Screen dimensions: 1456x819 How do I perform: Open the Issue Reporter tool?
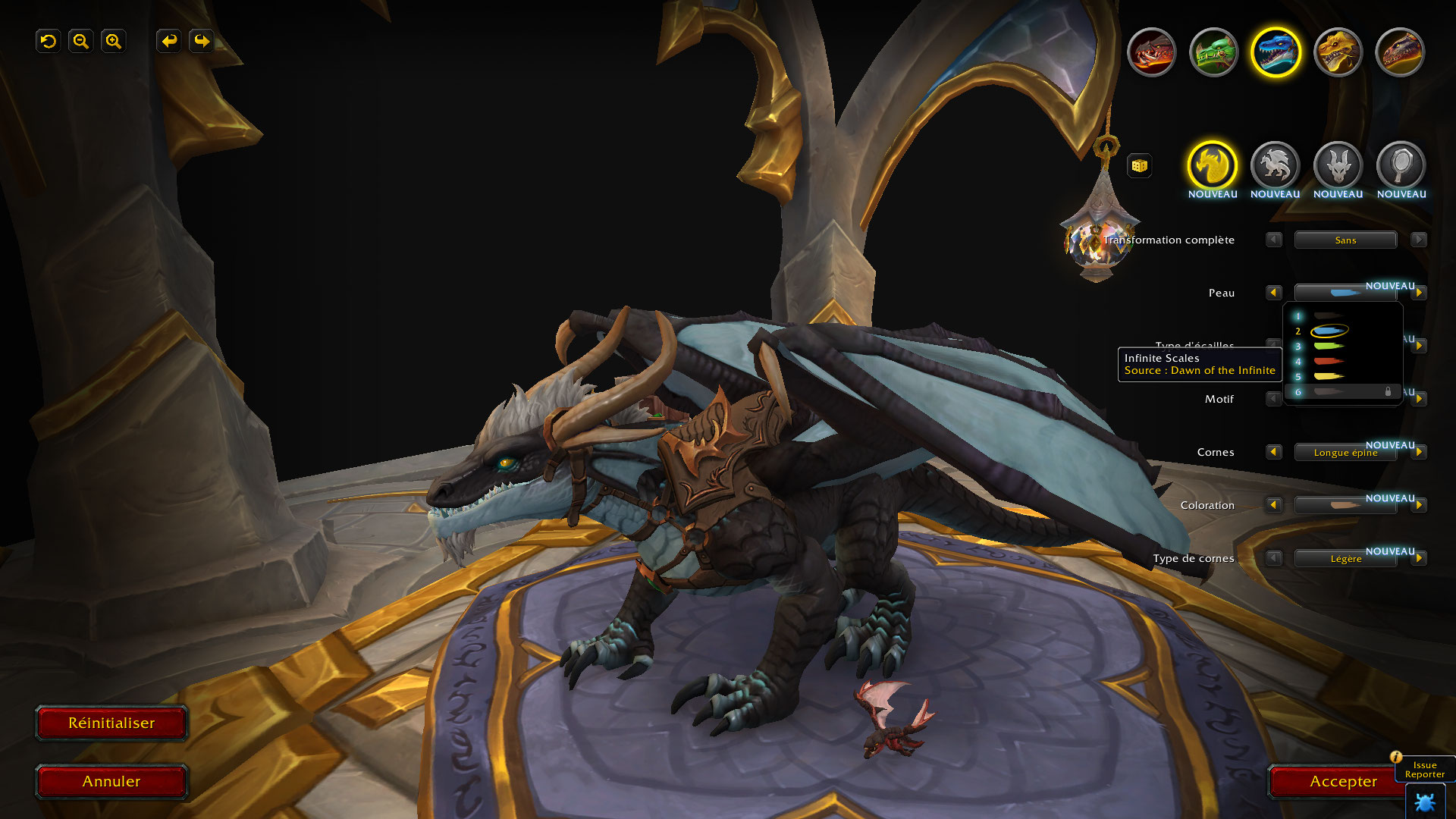[1424, 770]
